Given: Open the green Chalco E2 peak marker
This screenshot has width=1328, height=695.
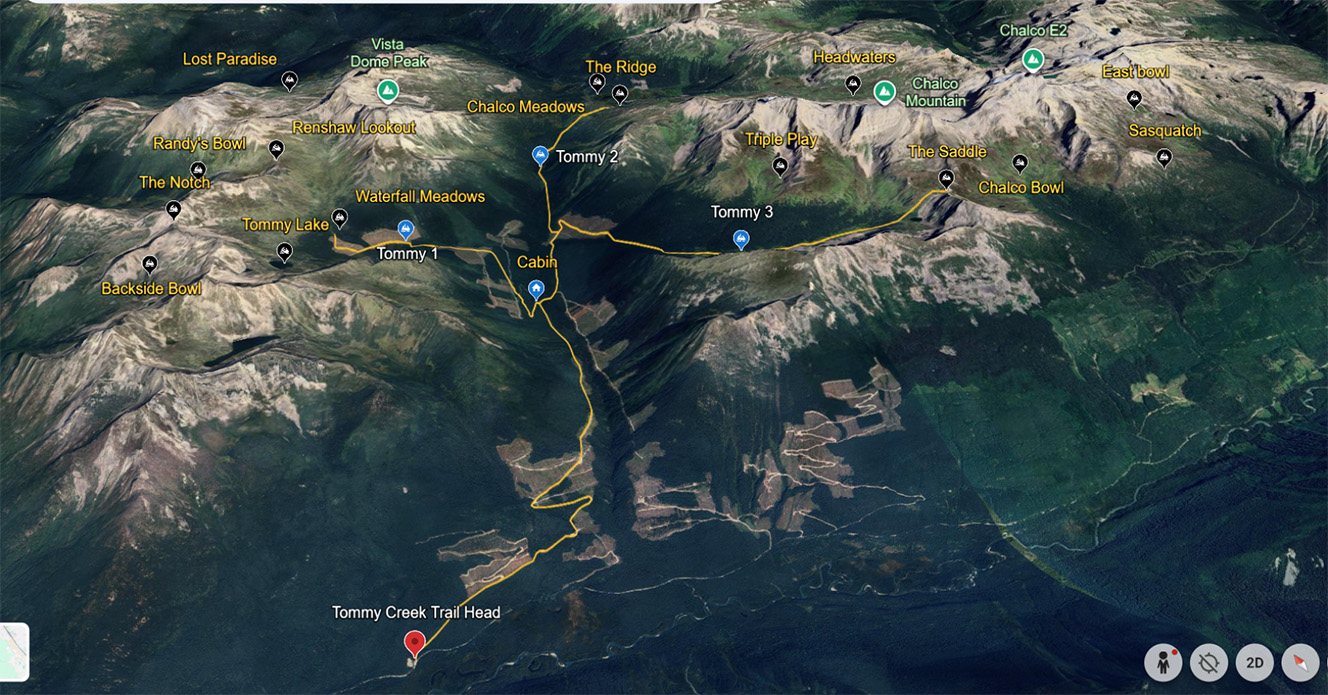Looking at the screenshot, I should pyautogui.click(x=1033, y=61).
